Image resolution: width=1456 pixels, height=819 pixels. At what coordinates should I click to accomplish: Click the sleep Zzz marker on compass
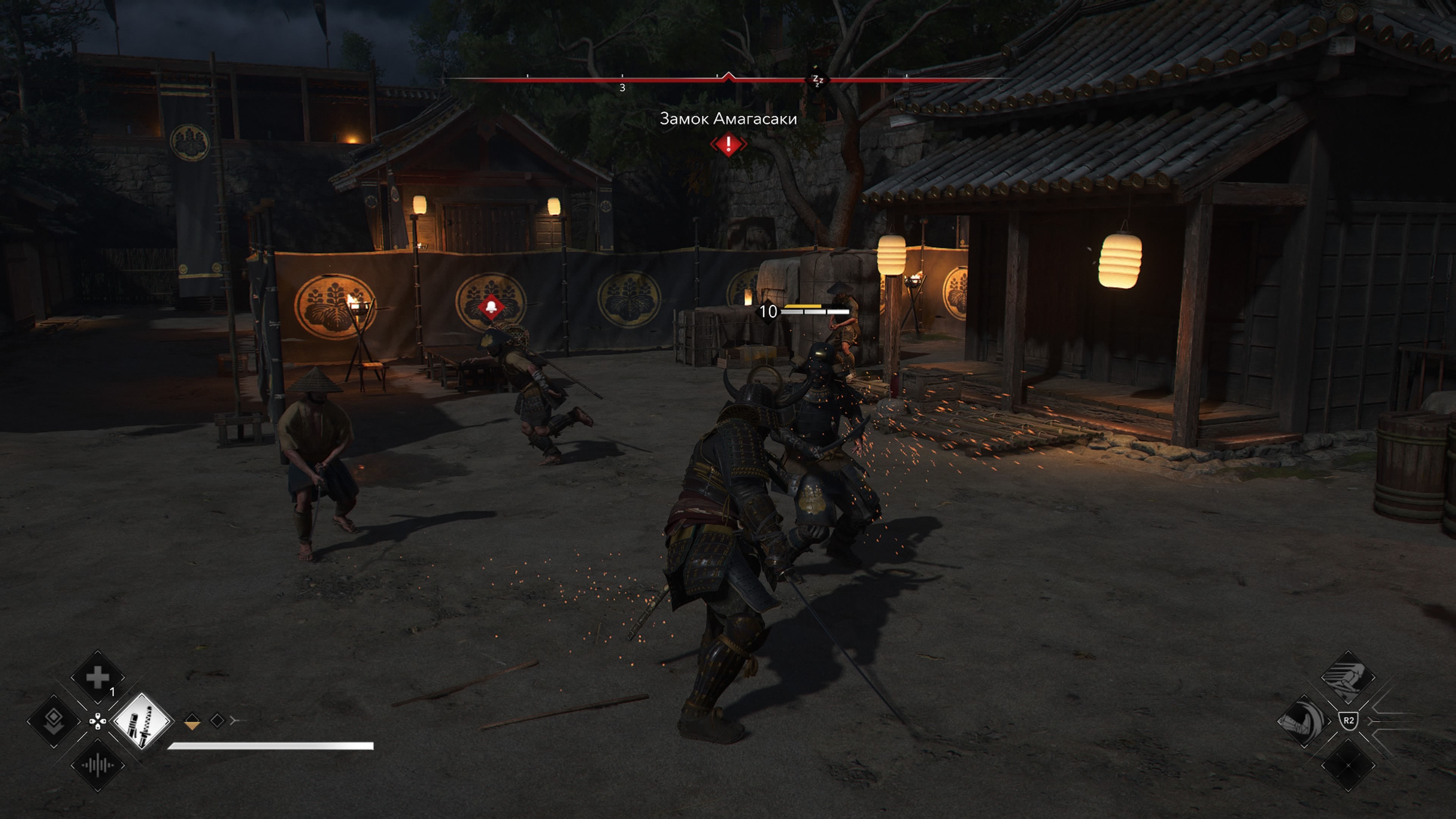(x=817, y=80)
